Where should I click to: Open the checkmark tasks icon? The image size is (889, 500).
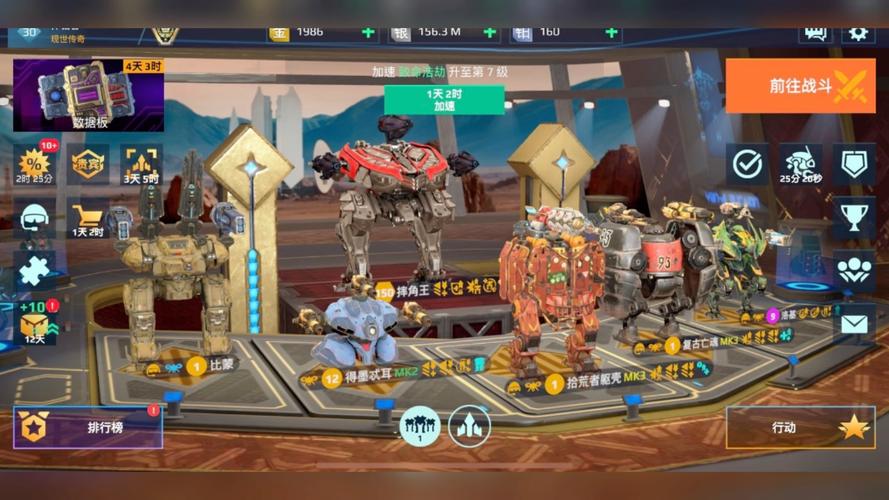[748, 164]
